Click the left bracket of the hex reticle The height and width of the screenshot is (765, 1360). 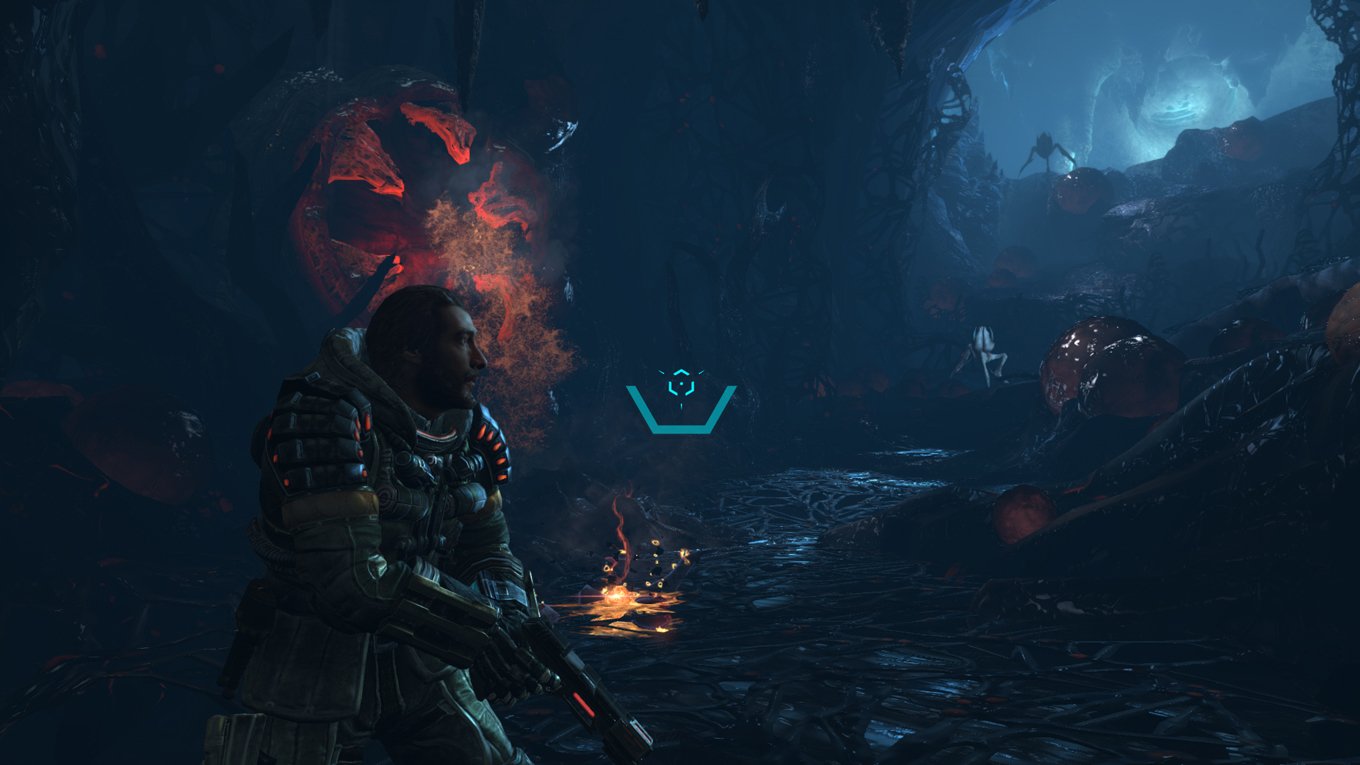pos(670,387)
